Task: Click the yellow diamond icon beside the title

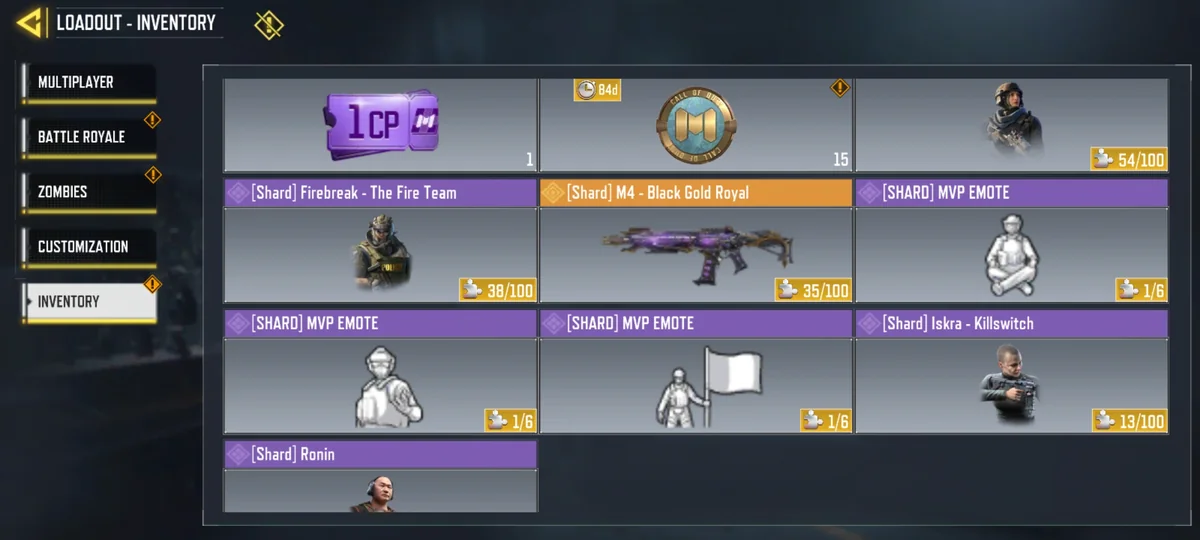Action: click(x=268, y=25)
